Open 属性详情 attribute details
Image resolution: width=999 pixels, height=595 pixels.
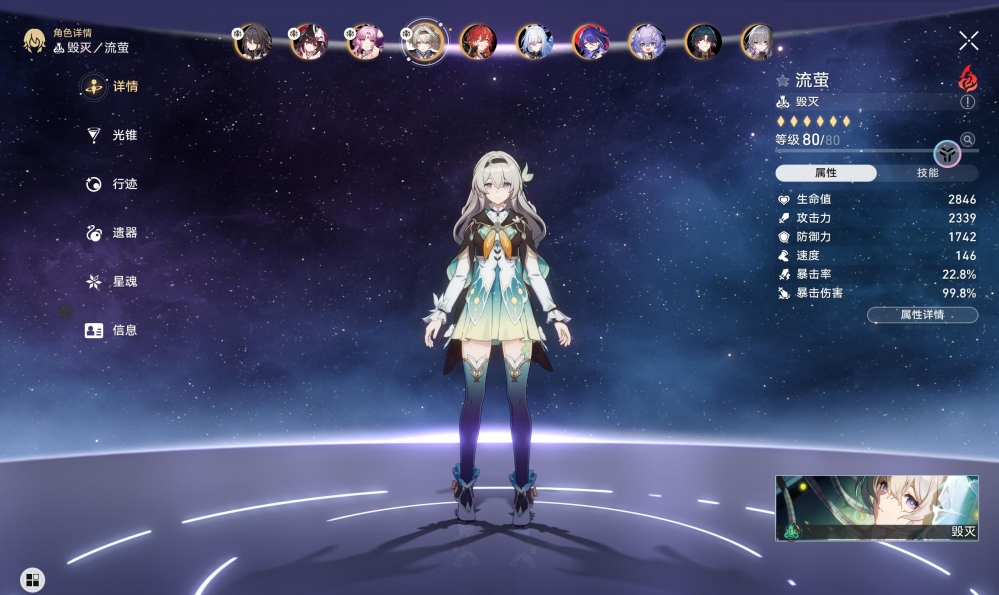tap(922, 315)
